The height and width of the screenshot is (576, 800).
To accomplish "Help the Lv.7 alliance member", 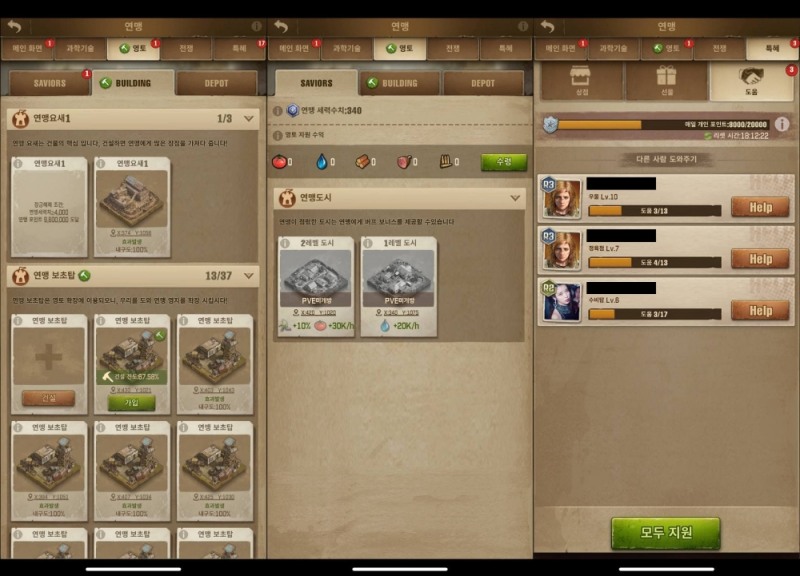I will 760,258.
